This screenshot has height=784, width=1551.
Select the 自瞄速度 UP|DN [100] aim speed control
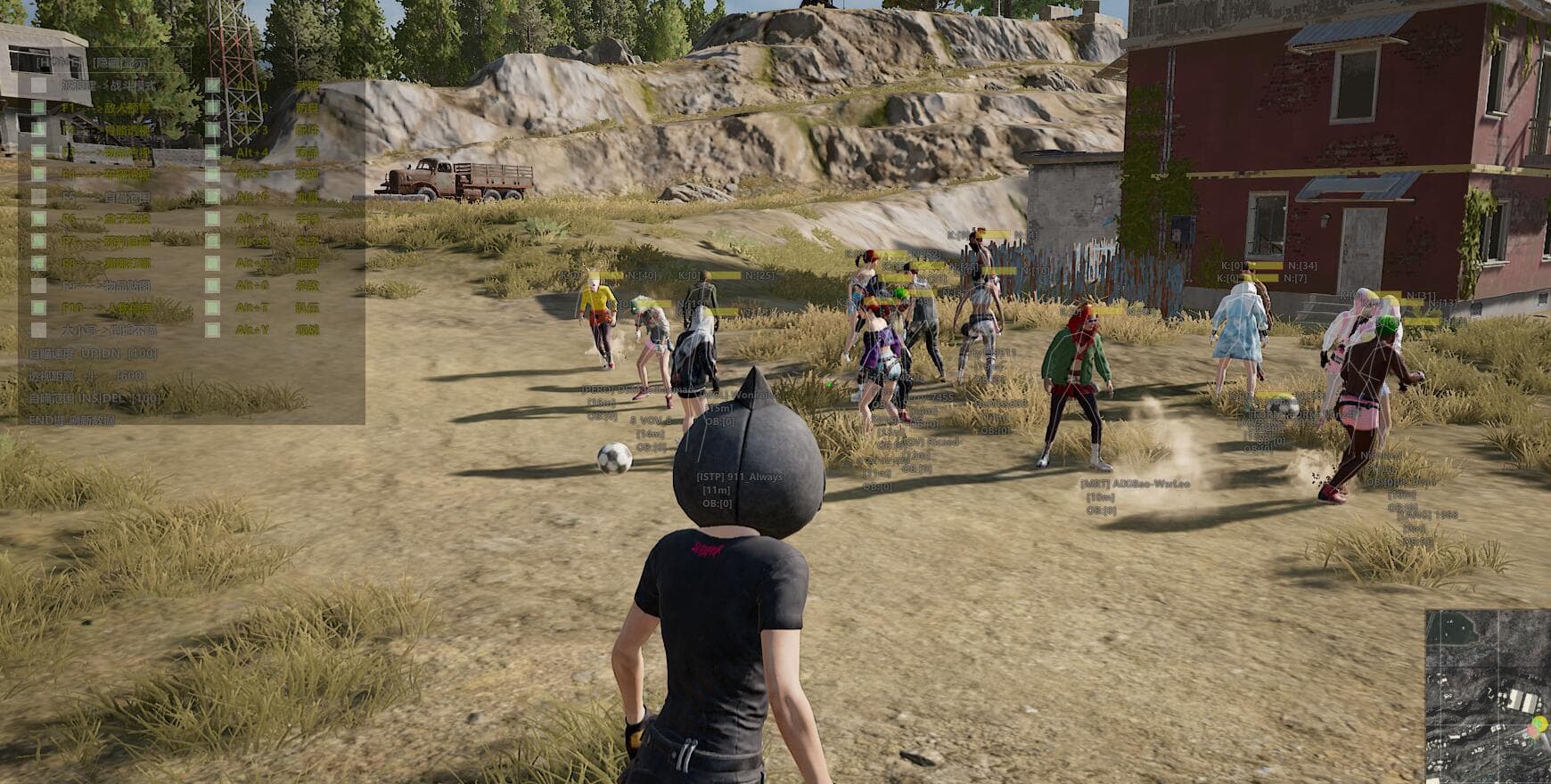click(x=91, y=354)
